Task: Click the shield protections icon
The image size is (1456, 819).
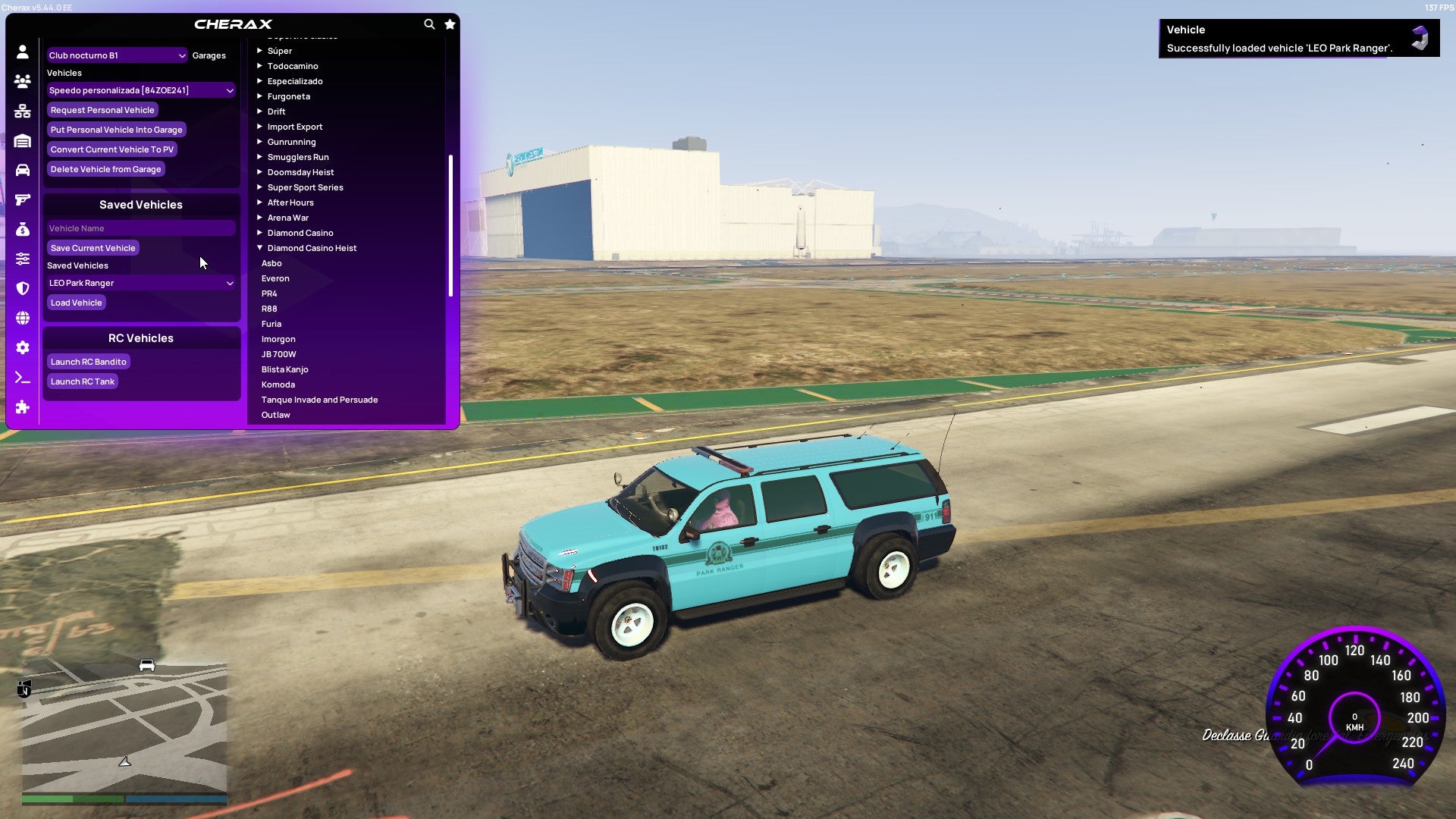Action: tap(23, 288)
